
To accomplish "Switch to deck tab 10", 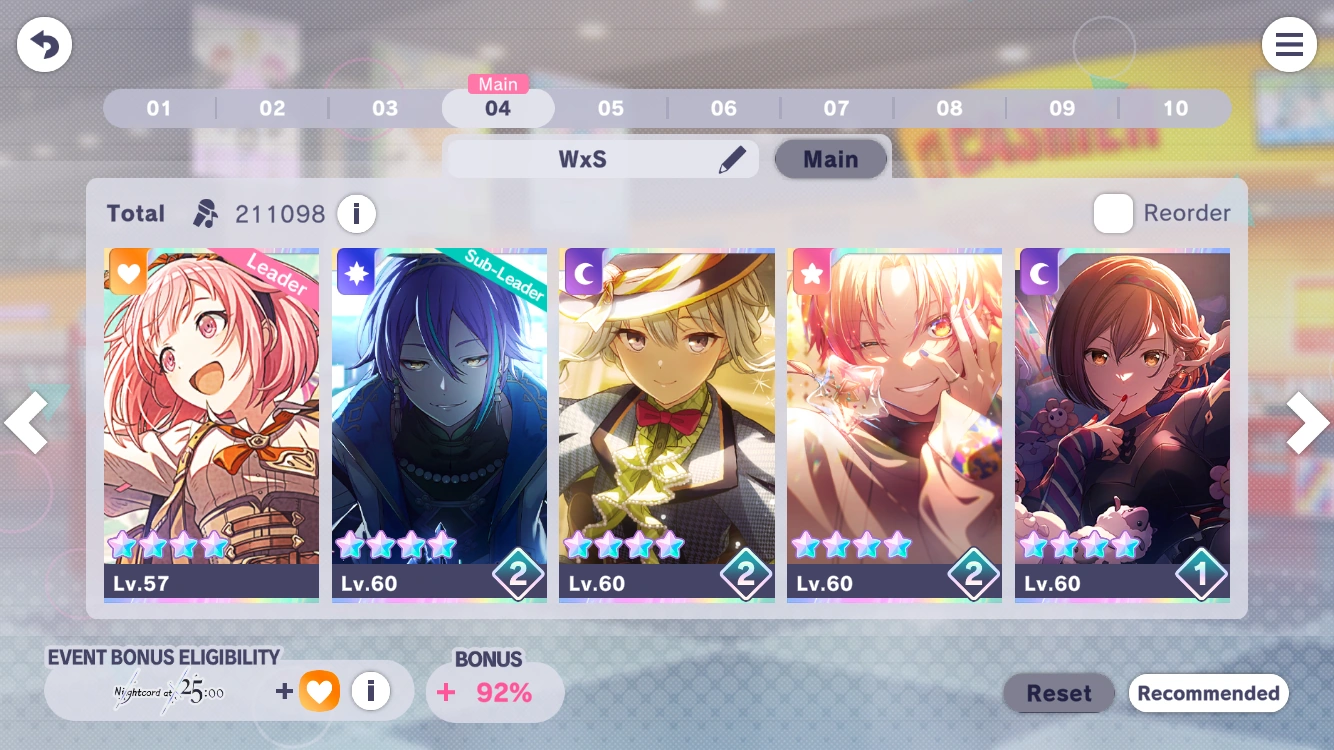I will (x=1176, y=108).
